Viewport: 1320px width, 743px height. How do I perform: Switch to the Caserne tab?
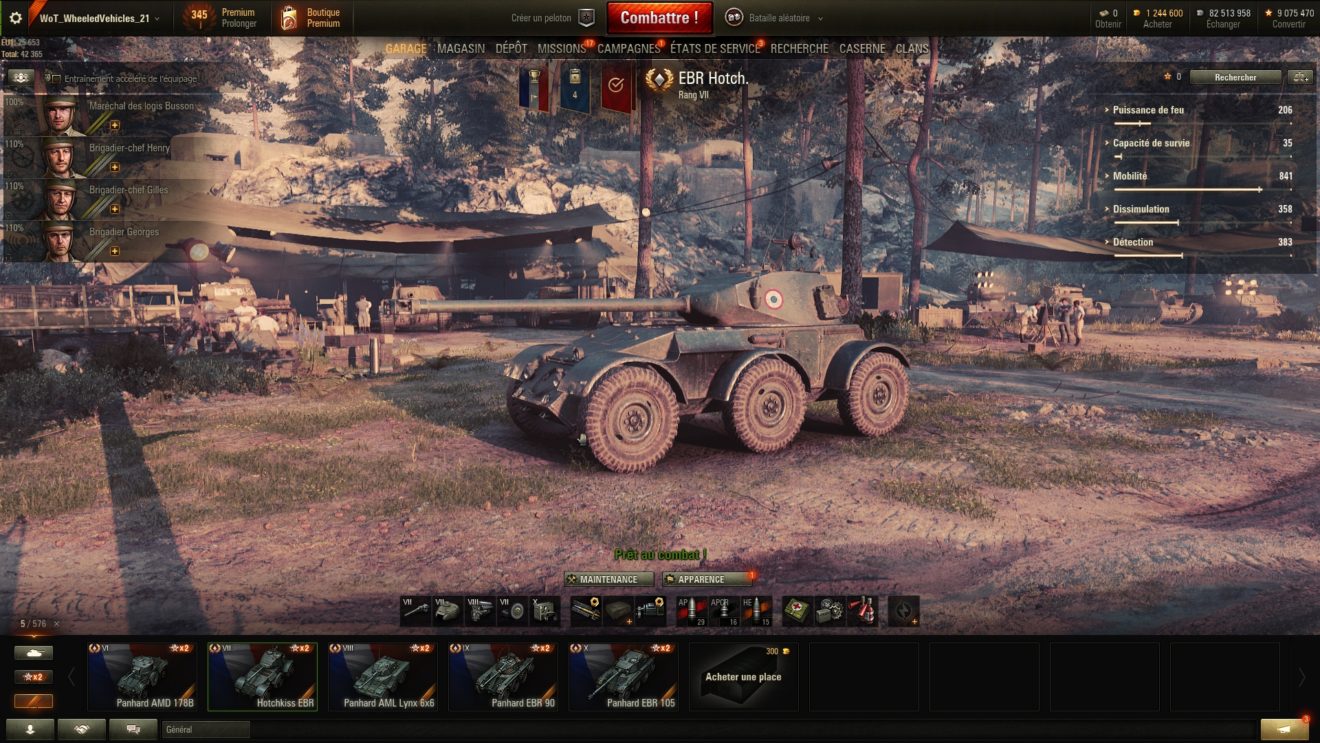pyautogui.click(x=862, y=49)
